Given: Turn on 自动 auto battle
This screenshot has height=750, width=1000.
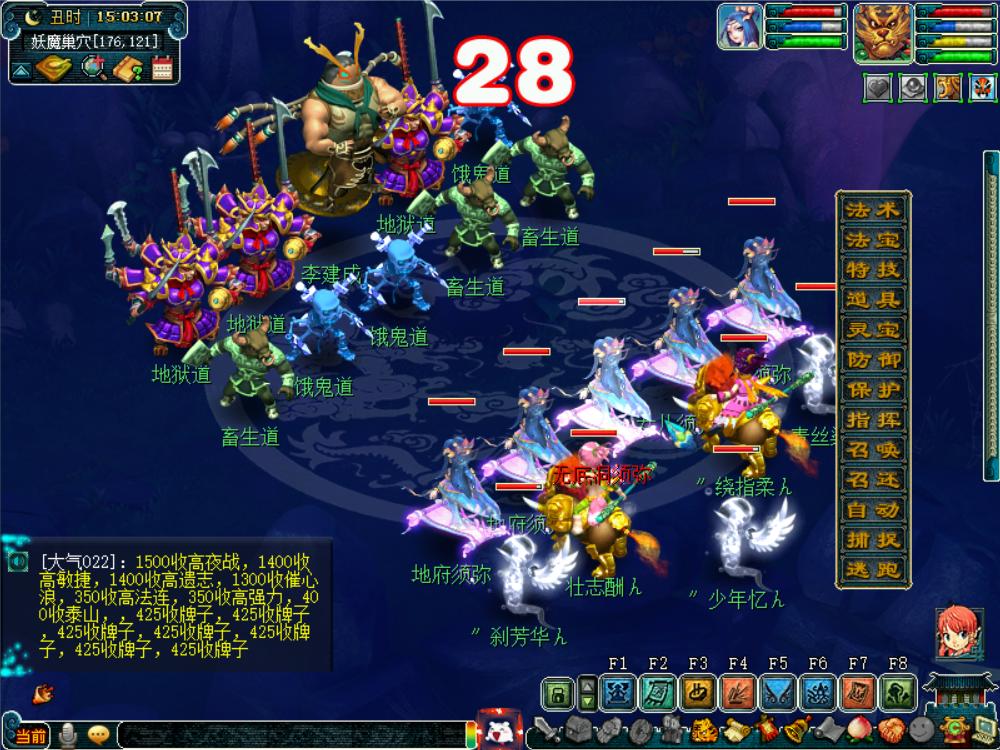Looking at the screenshot, I should tap(873, 510).
